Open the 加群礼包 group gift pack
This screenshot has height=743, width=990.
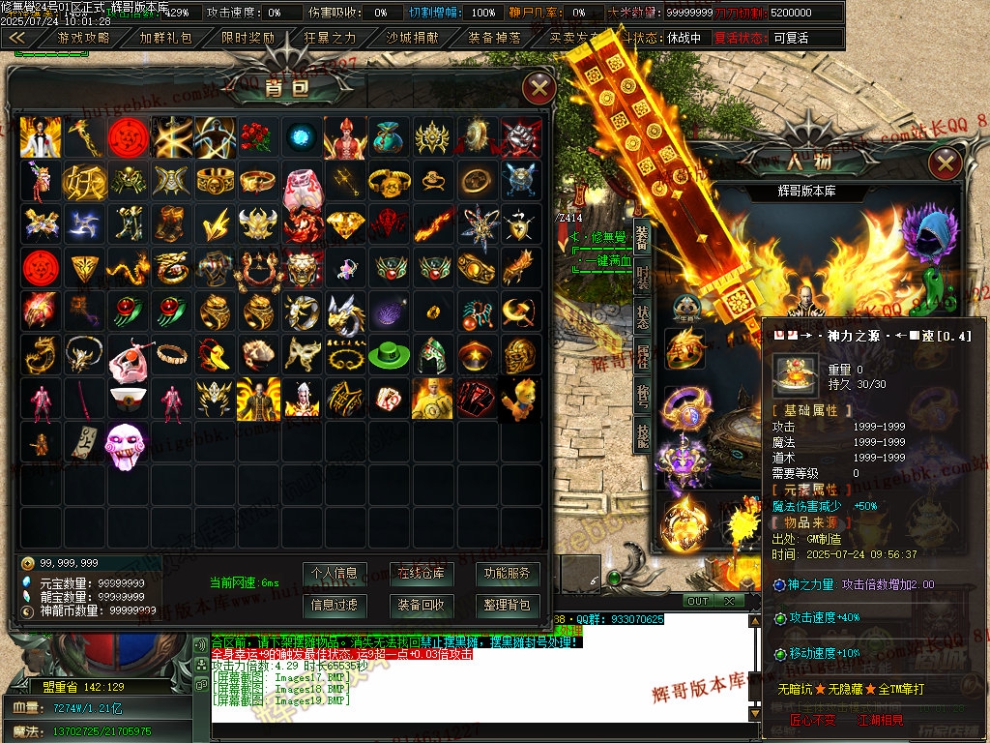(165, 38)
